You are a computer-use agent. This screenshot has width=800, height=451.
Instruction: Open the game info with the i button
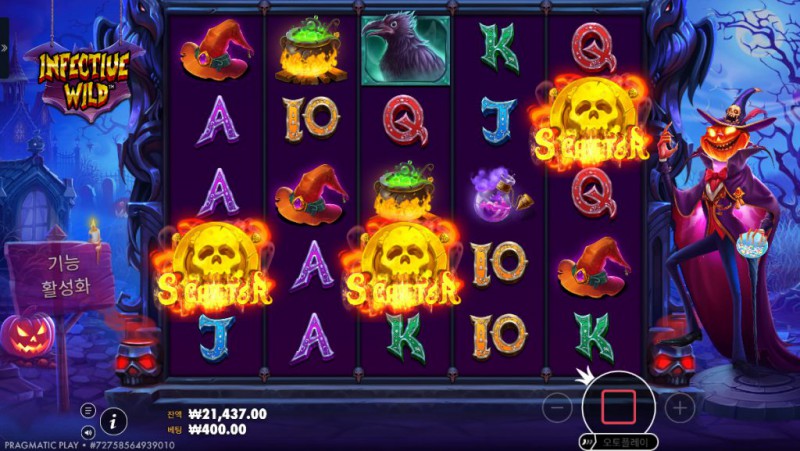pos(114,420)
